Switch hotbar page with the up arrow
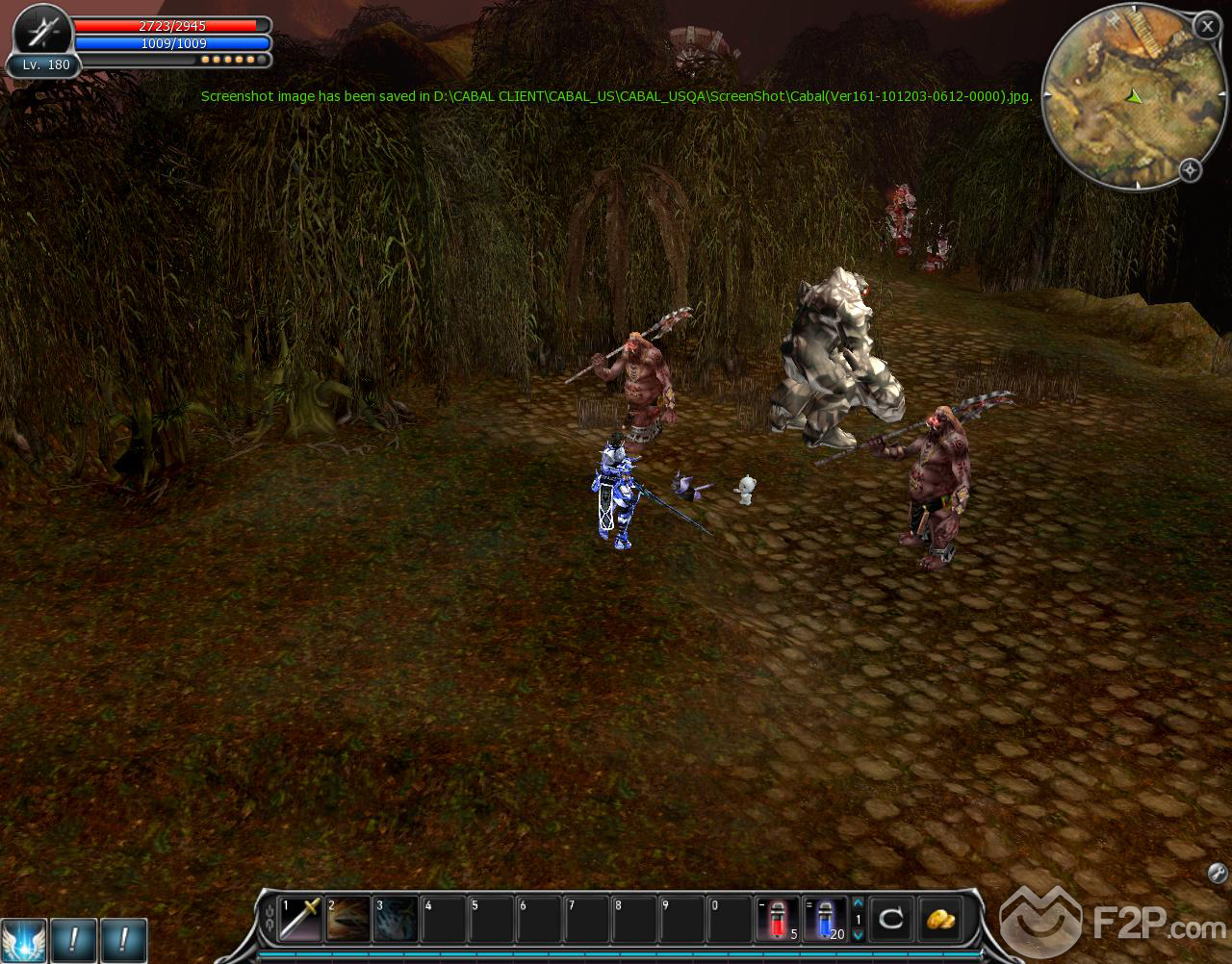The image size is (1232, 964). pyautogui.click(x=859, y=902)
